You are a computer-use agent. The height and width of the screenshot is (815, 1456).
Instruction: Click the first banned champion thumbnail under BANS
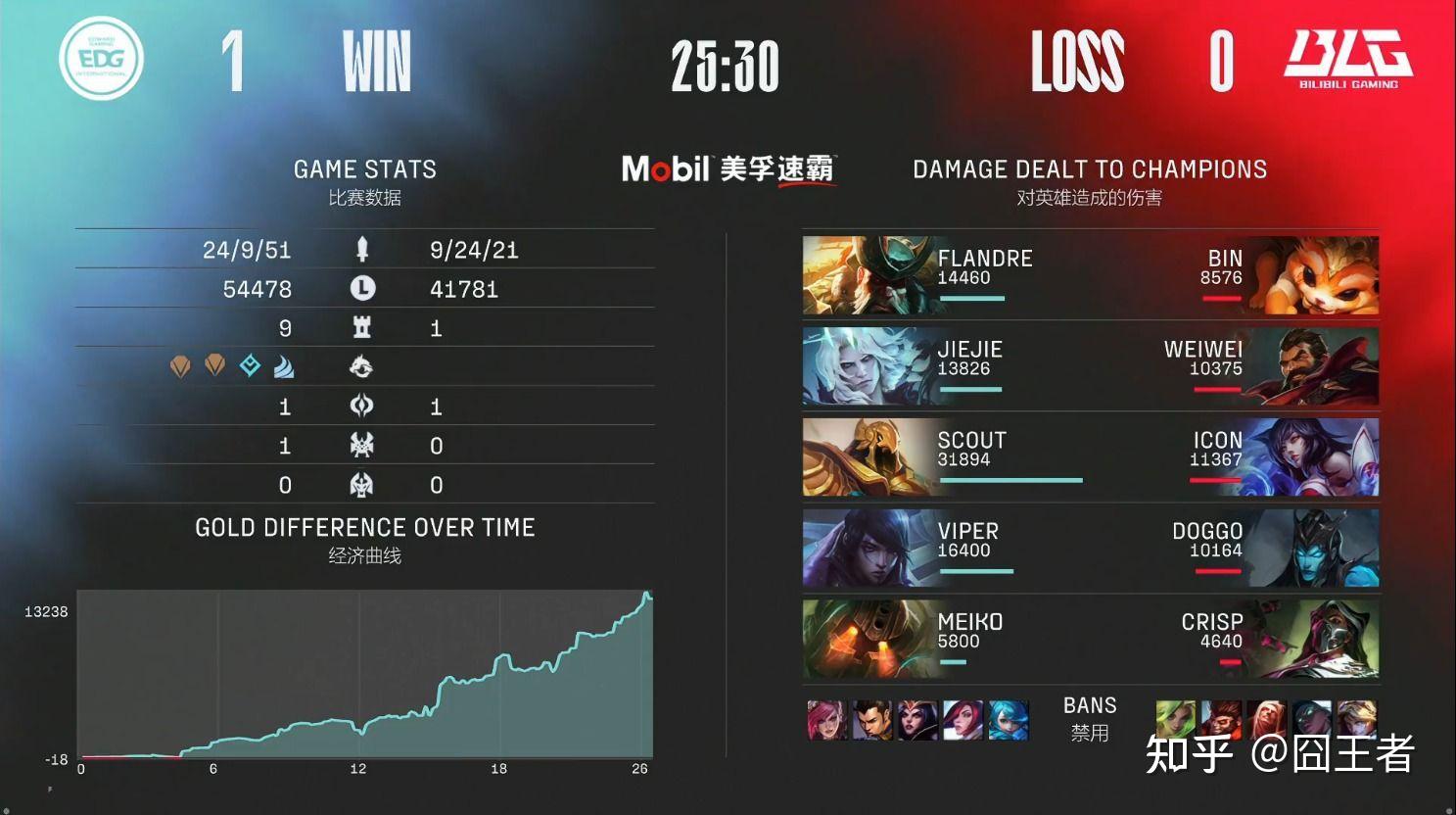tap(827, 721)
